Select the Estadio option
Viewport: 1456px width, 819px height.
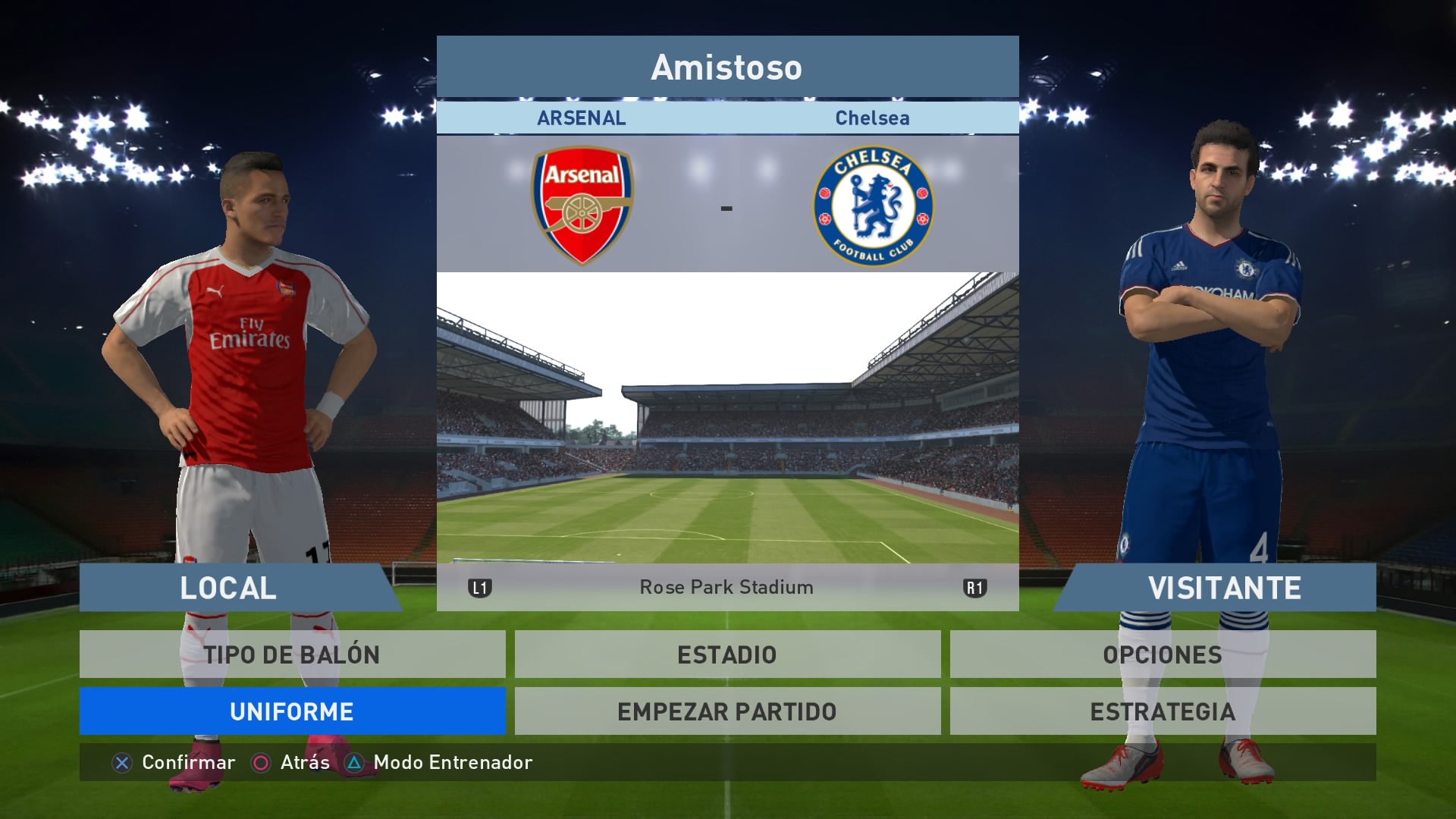(x=727, y=654)
